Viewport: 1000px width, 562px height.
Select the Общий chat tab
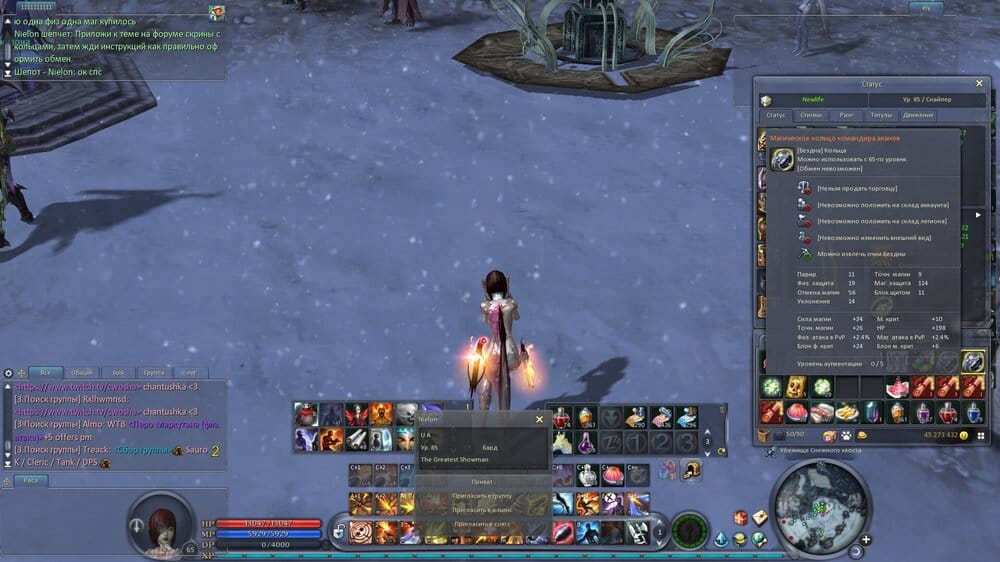(x=81, y=372)
